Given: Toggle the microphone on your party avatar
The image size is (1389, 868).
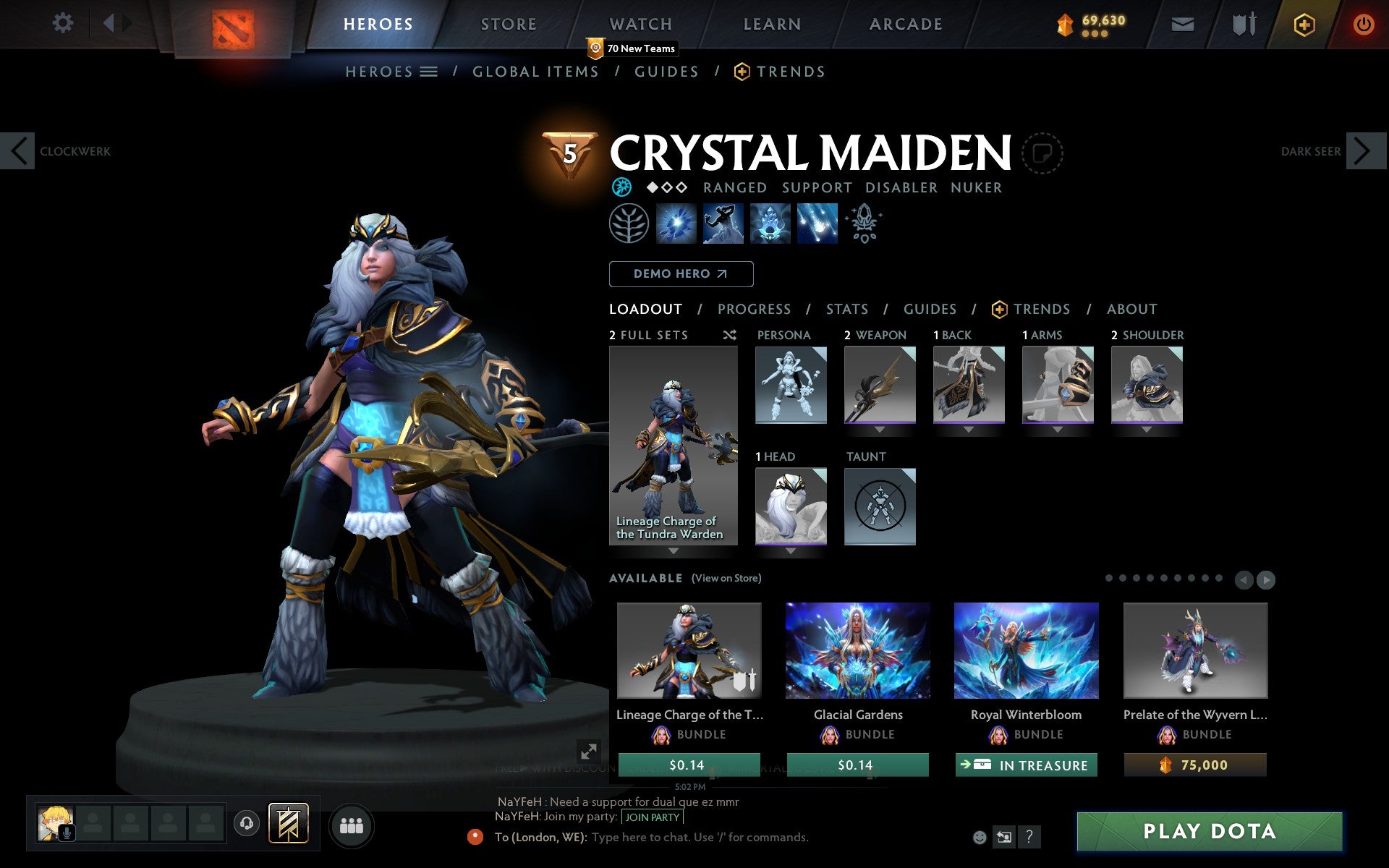Looking at the screenshot, I should pos(67,831).
